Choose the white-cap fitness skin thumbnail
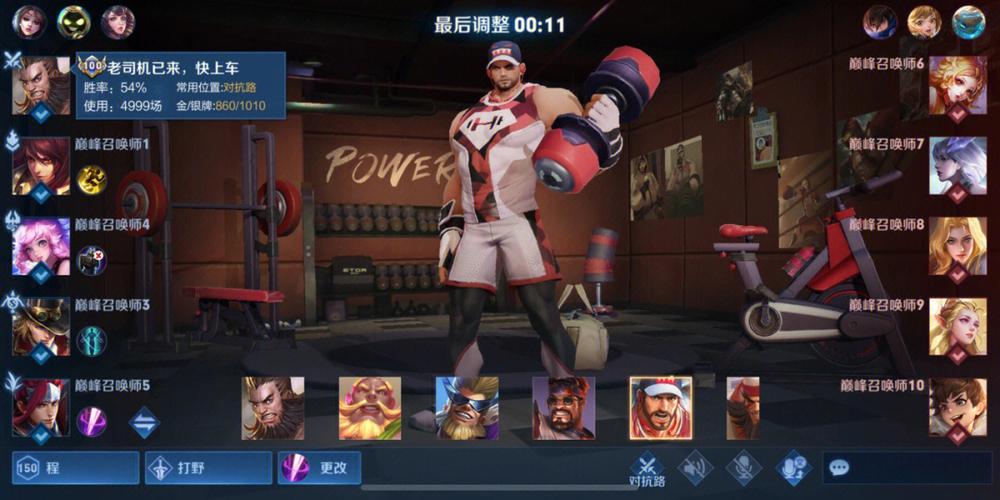This screenshot has height=500, width=1000. click(x=660, y=408)
